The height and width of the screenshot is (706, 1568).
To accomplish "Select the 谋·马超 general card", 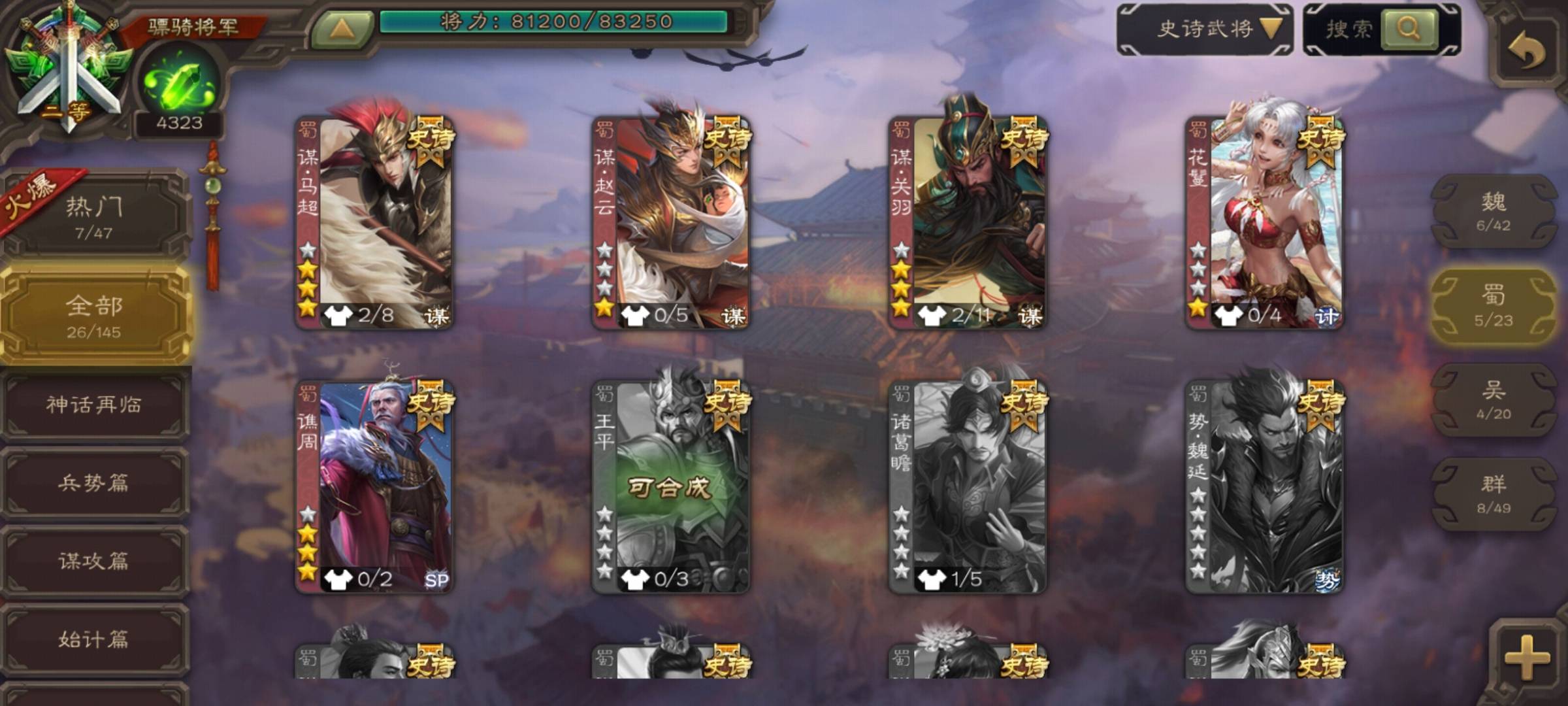I will point(374,222).
